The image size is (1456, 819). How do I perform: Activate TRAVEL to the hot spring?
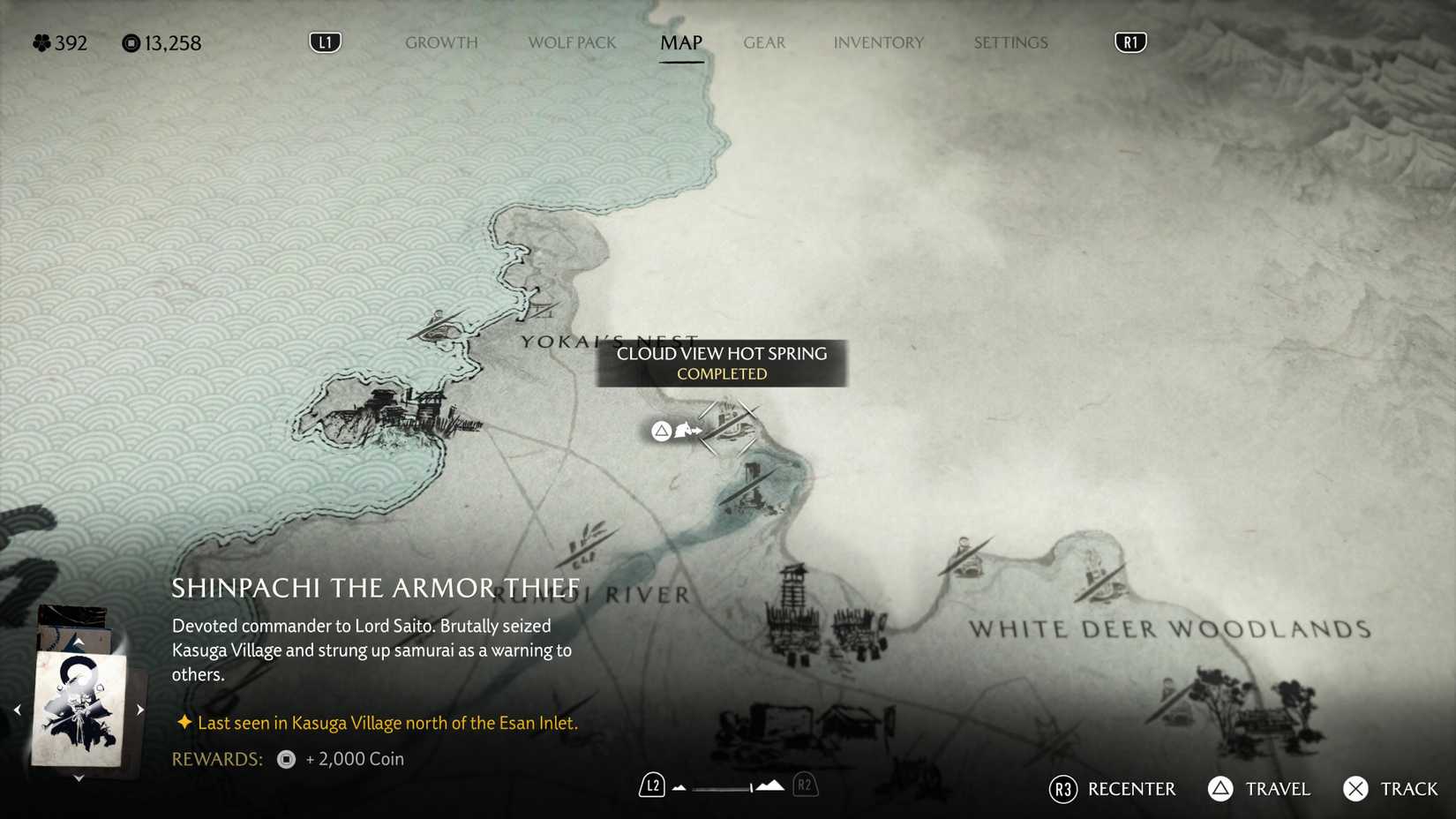point(1259,789)
